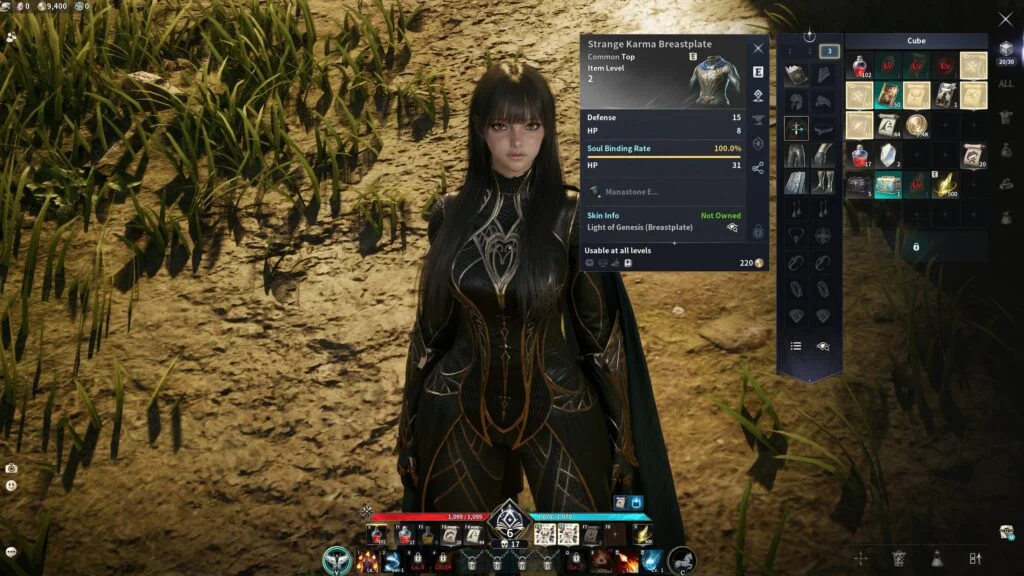The height and width of the screenshot is (576, 1024).
Task: Show ALL inventory items filter
Action: click(x=1005, y=84)
